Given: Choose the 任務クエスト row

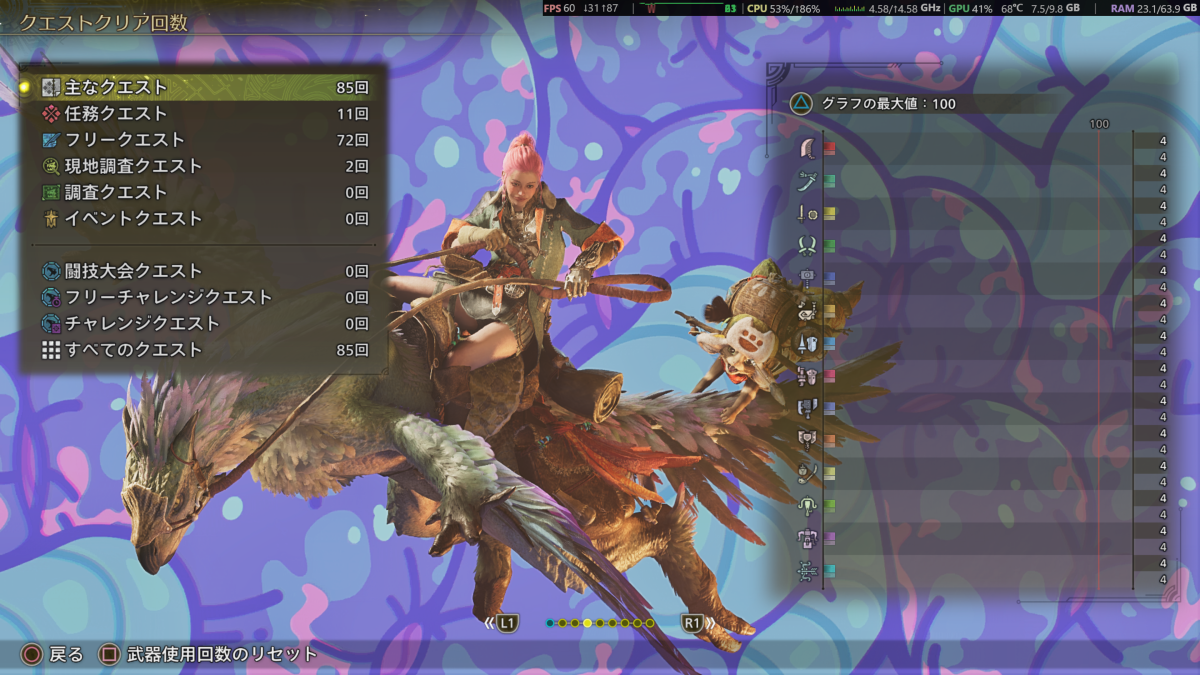Looking at the screenshot, I should click(x=200, y=114).
